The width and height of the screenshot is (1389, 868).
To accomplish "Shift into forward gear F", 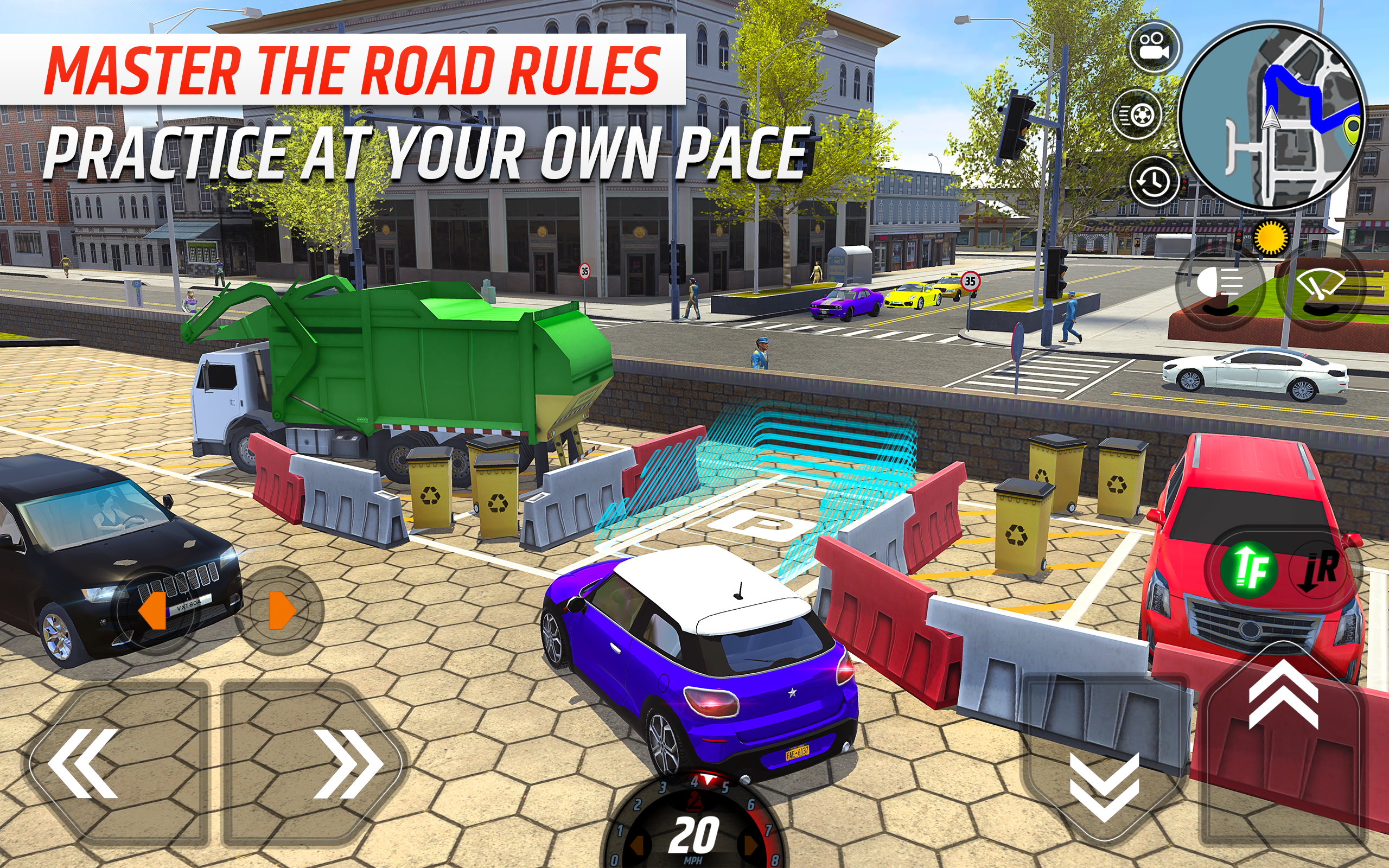I will point(1249,570).
